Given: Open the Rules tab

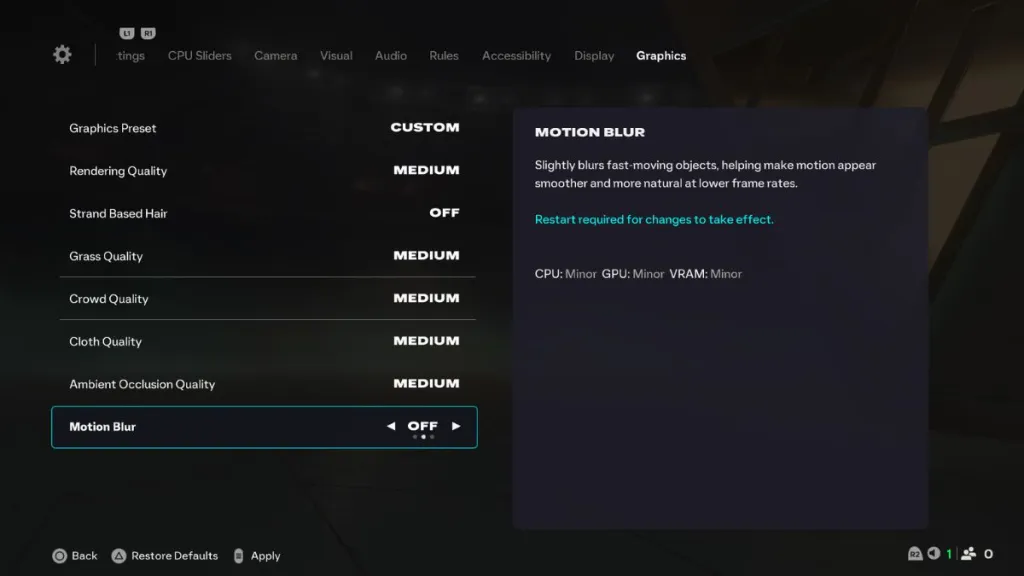Looking at the screenshot, I should click(444, 56).
